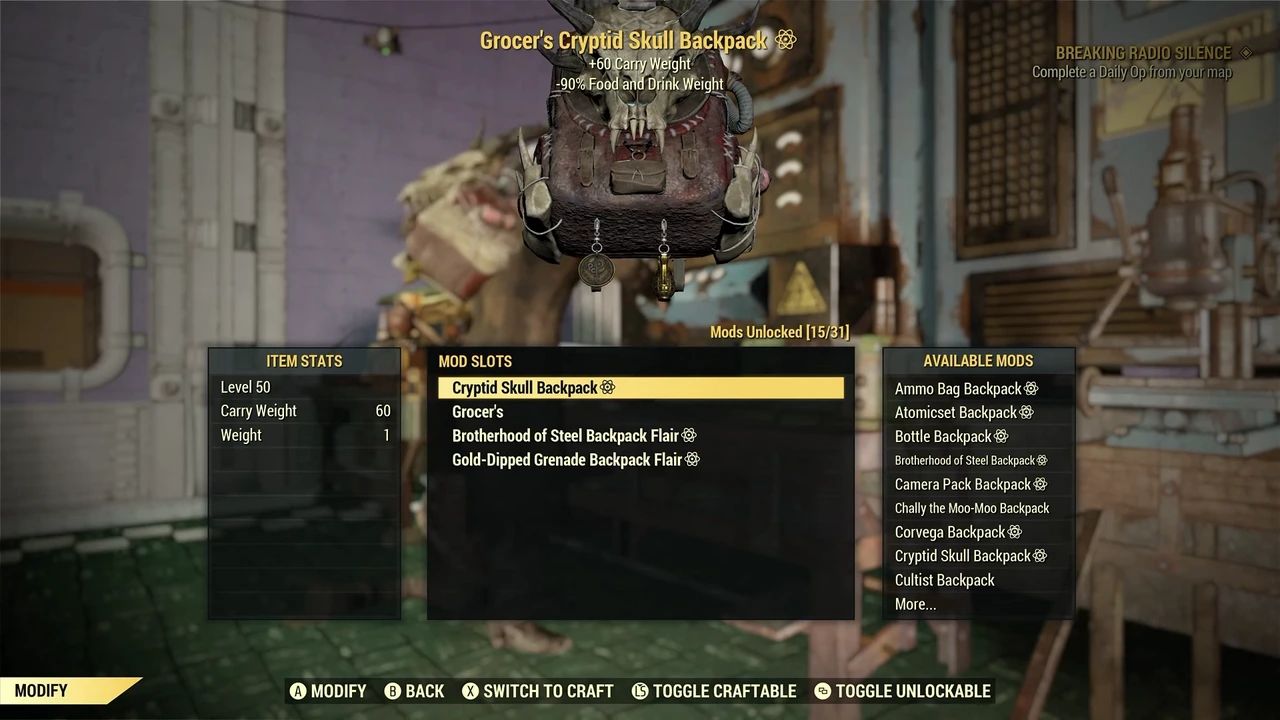This screenshot has width=1280, height=720.
Task: Click the MODIFY label in the bottom corner
Action: [40, 690]
